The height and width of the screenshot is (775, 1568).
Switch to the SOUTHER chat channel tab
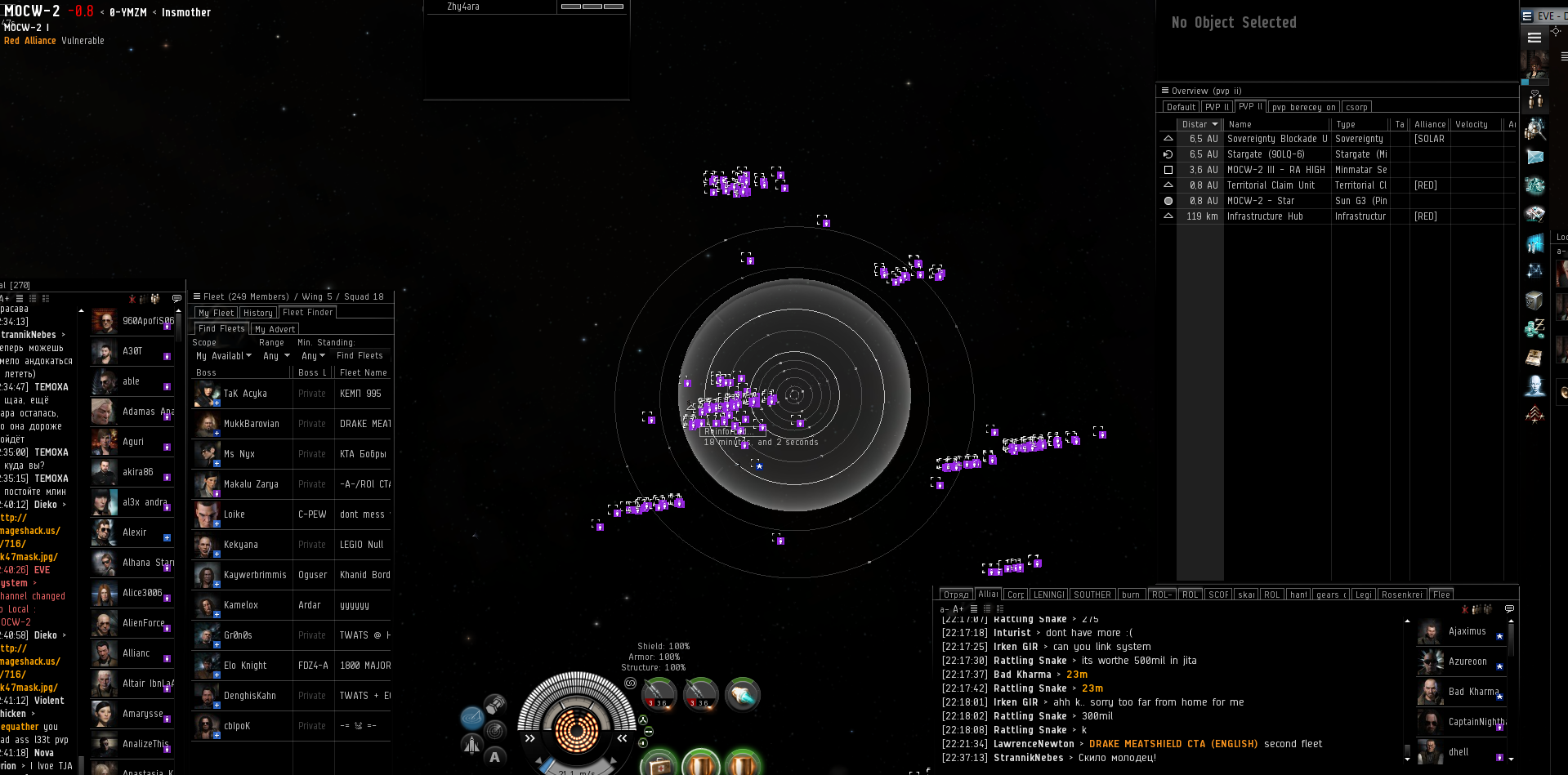[x=1092, y=595]
